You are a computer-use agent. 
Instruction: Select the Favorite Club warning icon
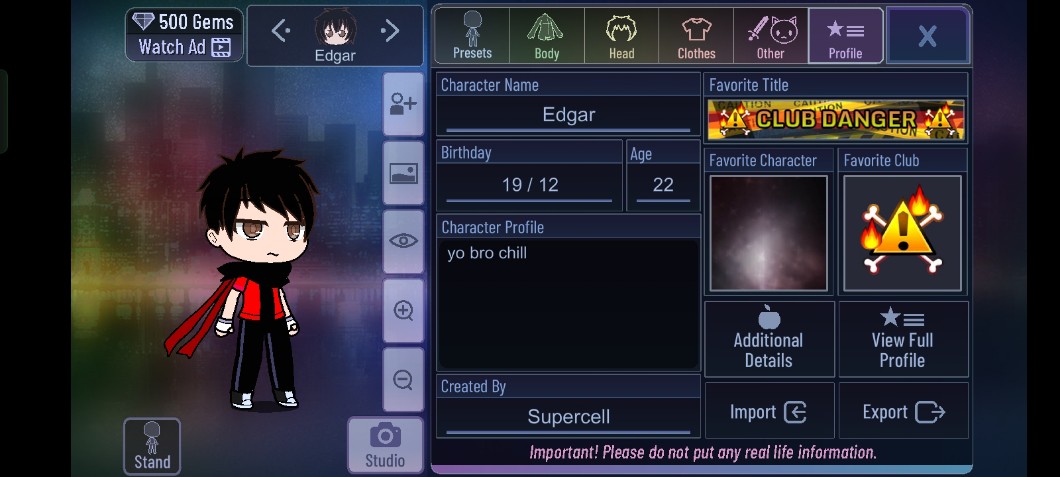pos(902,234)
